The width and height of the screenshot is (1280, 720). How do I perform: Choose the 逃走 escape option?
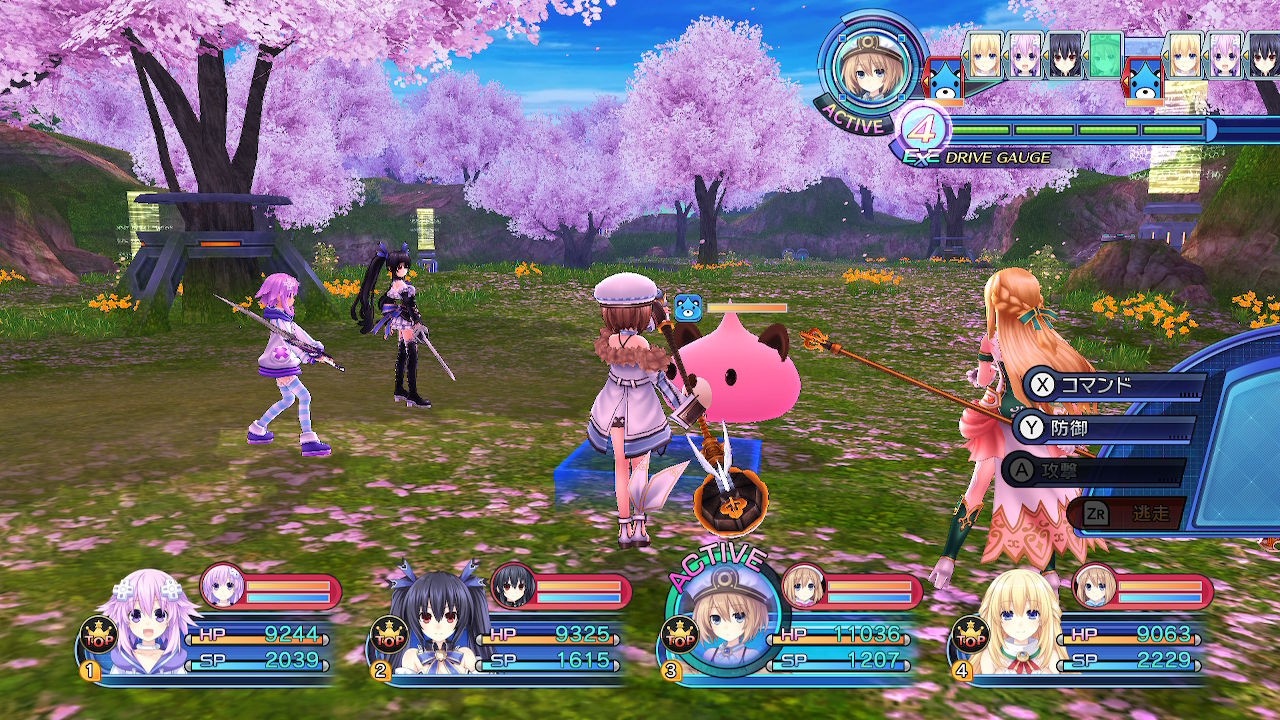pyautogui.click(x=1126, y=513)
